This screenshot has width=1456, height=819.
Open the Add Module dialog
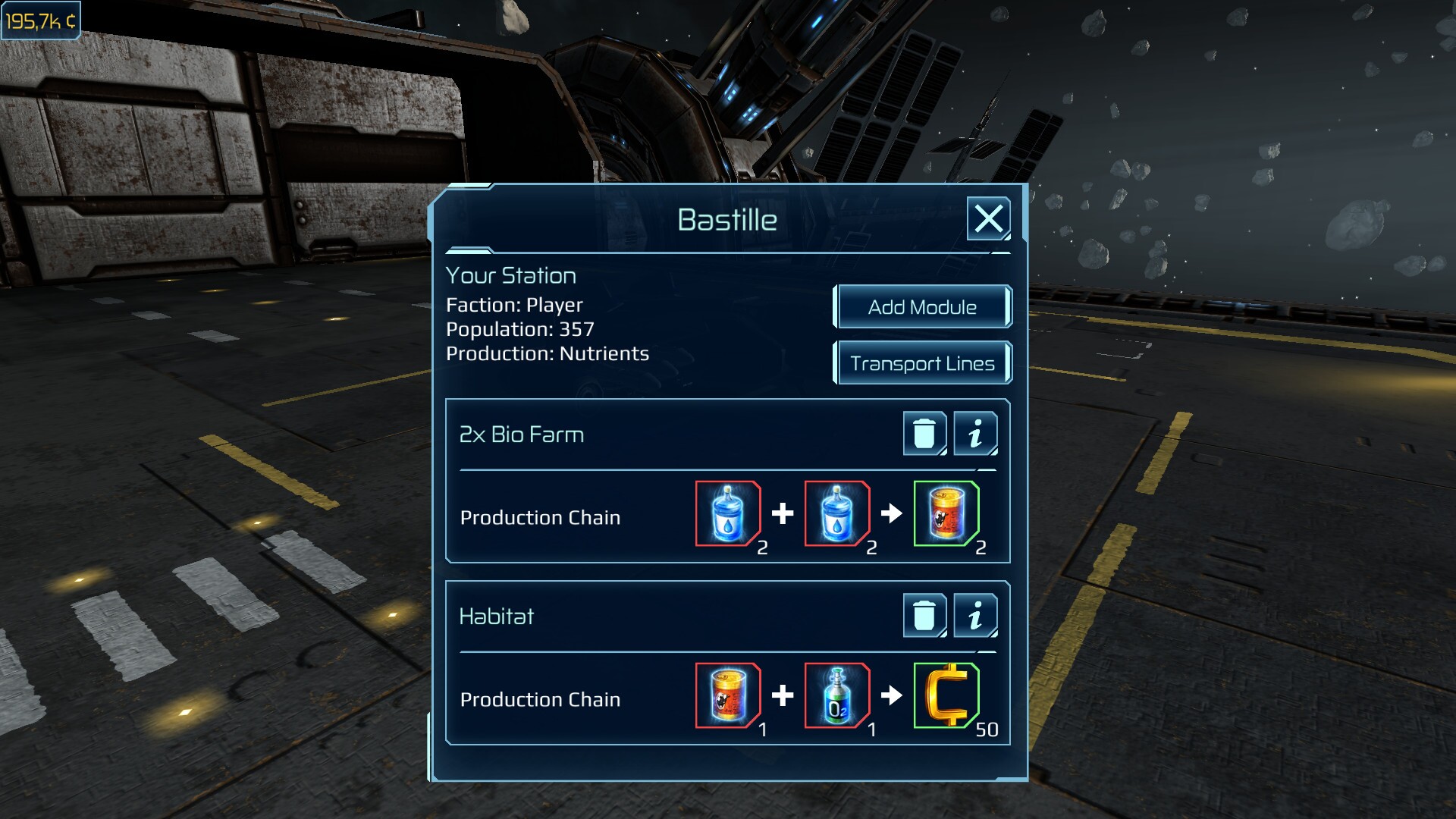pos(923,306)
